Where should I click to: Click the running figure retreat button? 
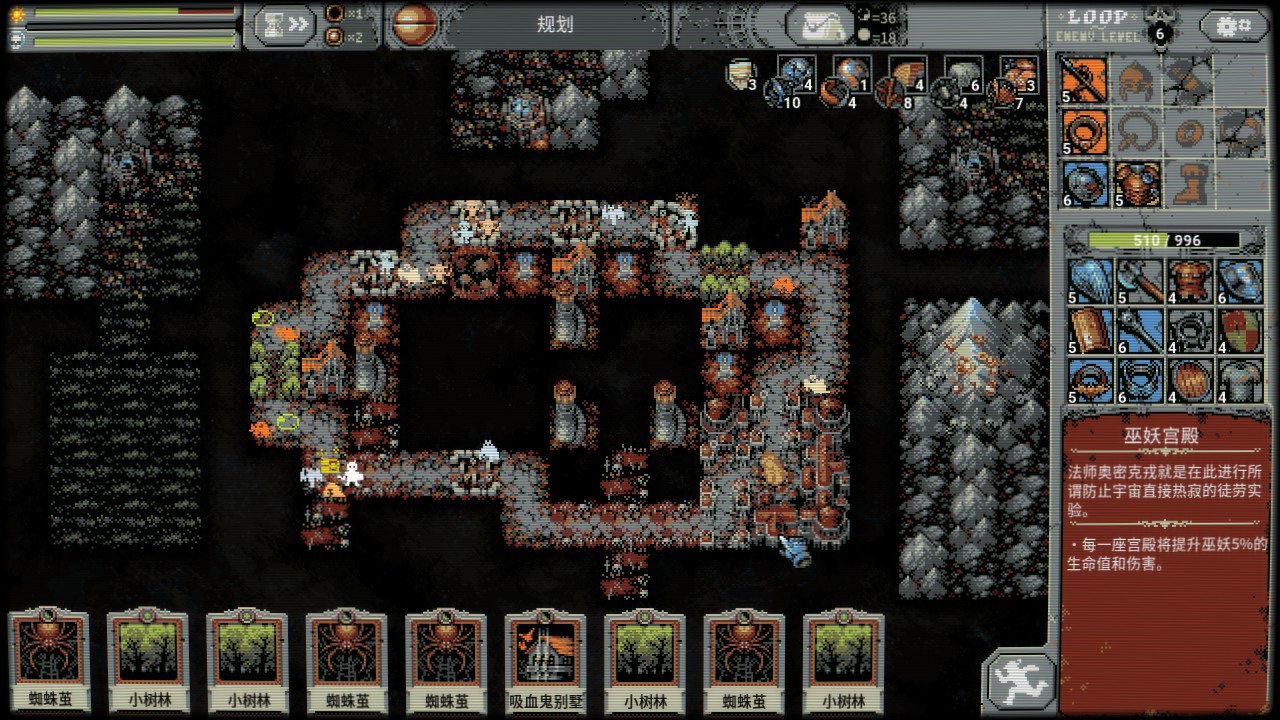pos(1019,681)
